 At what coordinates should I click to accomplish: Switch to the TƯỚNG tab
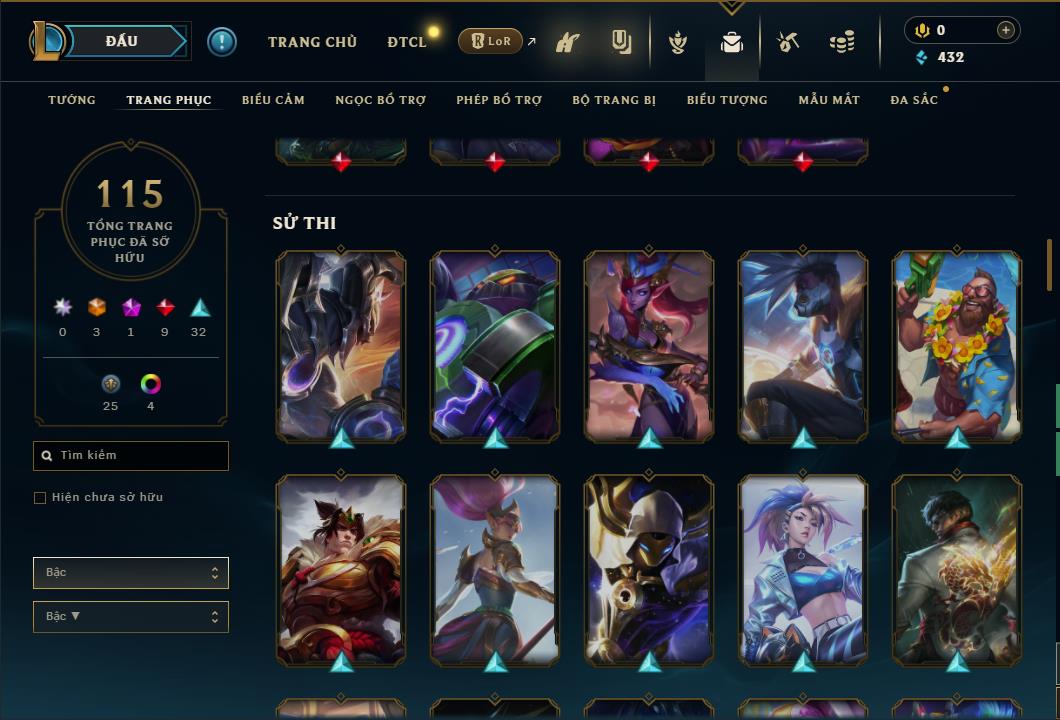(72, 100)
